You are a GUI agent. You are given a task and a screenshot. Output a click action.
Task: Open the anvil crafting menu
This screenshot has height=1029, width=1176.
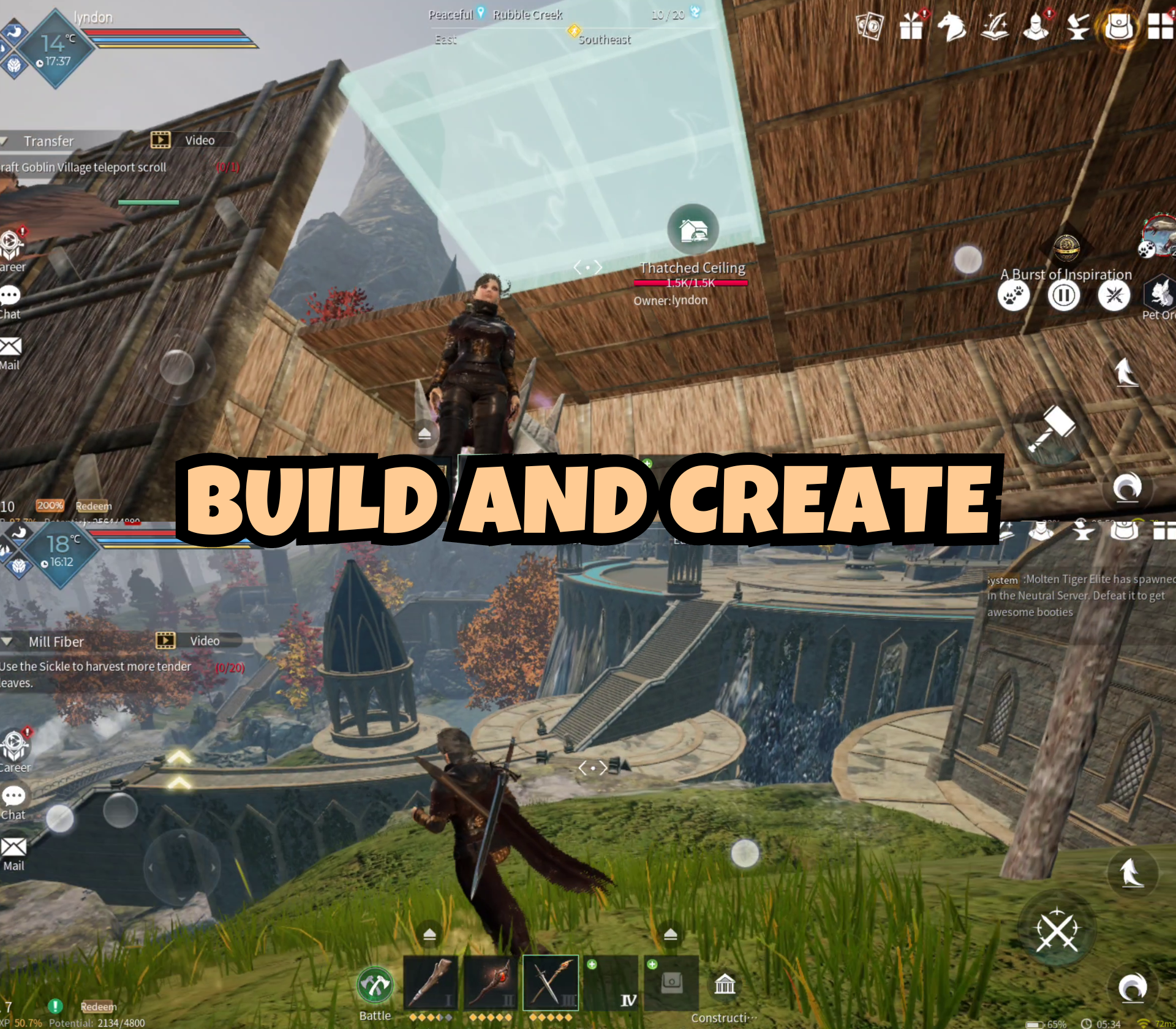(x=1079, y=29)
